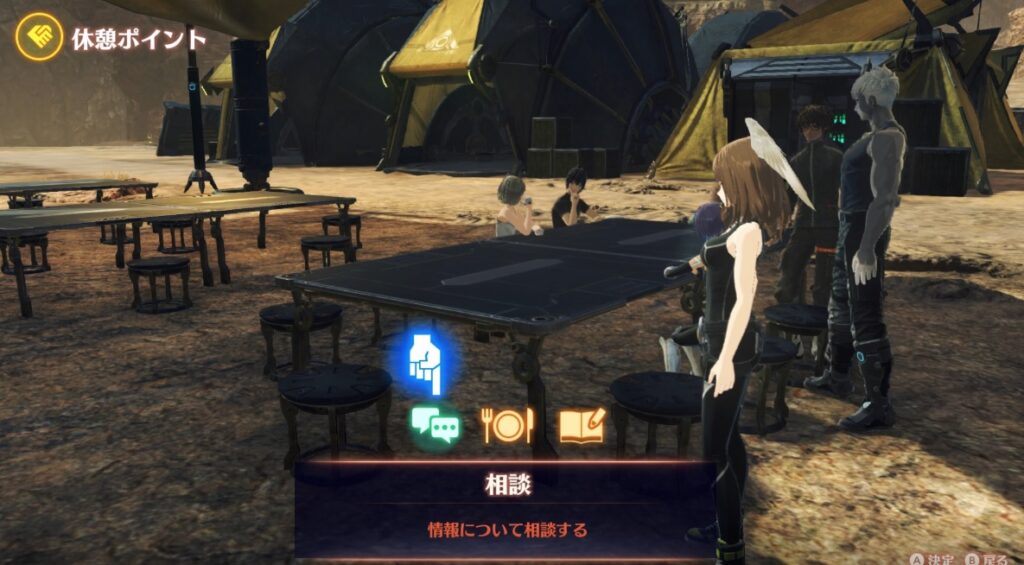Choose the fork and plate meal icon
The height and width of the screenshot is (565, 1024).
[x=507, y=425]
